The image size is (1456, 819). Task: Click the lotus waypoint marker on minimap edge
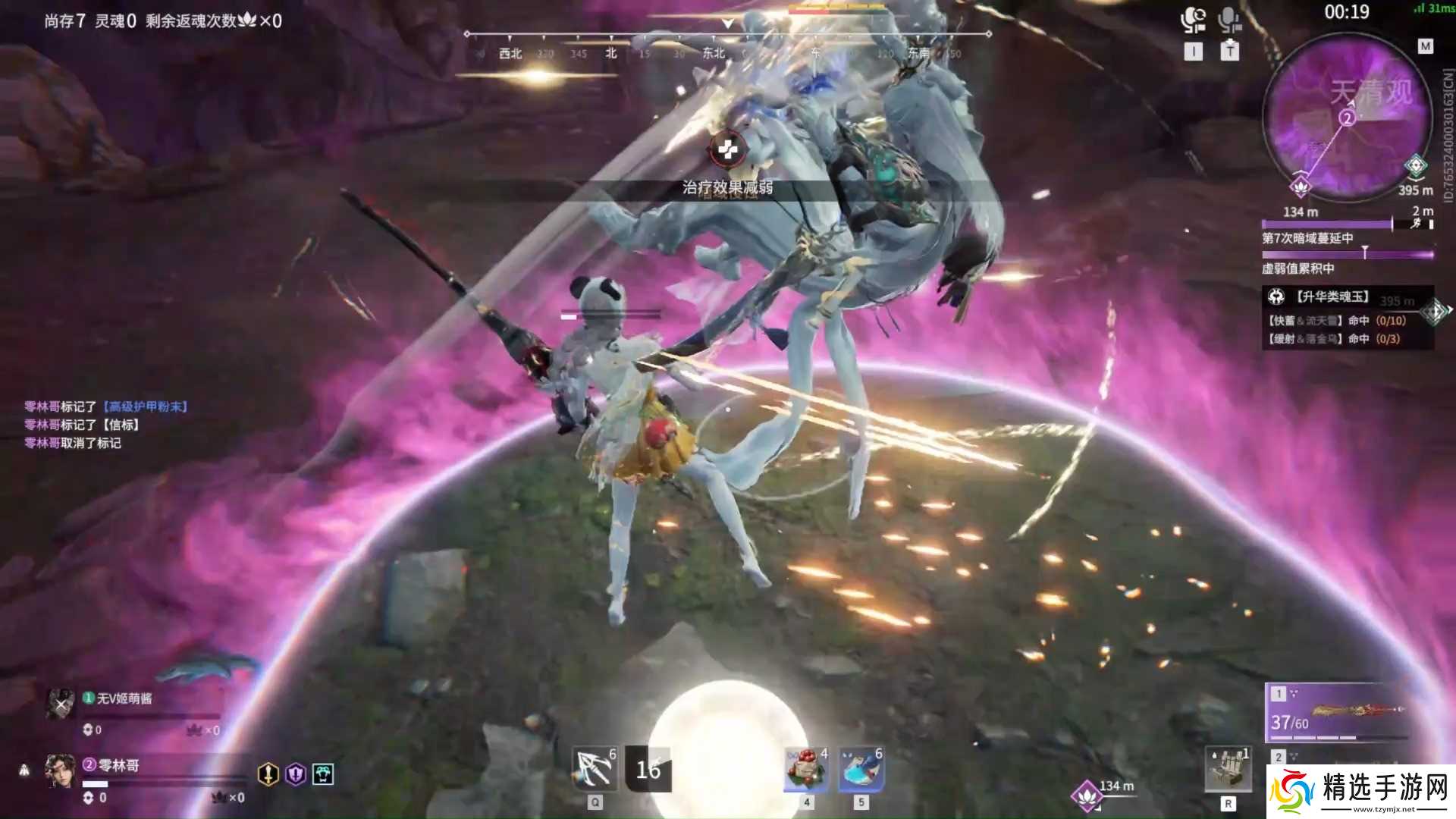1301,185
